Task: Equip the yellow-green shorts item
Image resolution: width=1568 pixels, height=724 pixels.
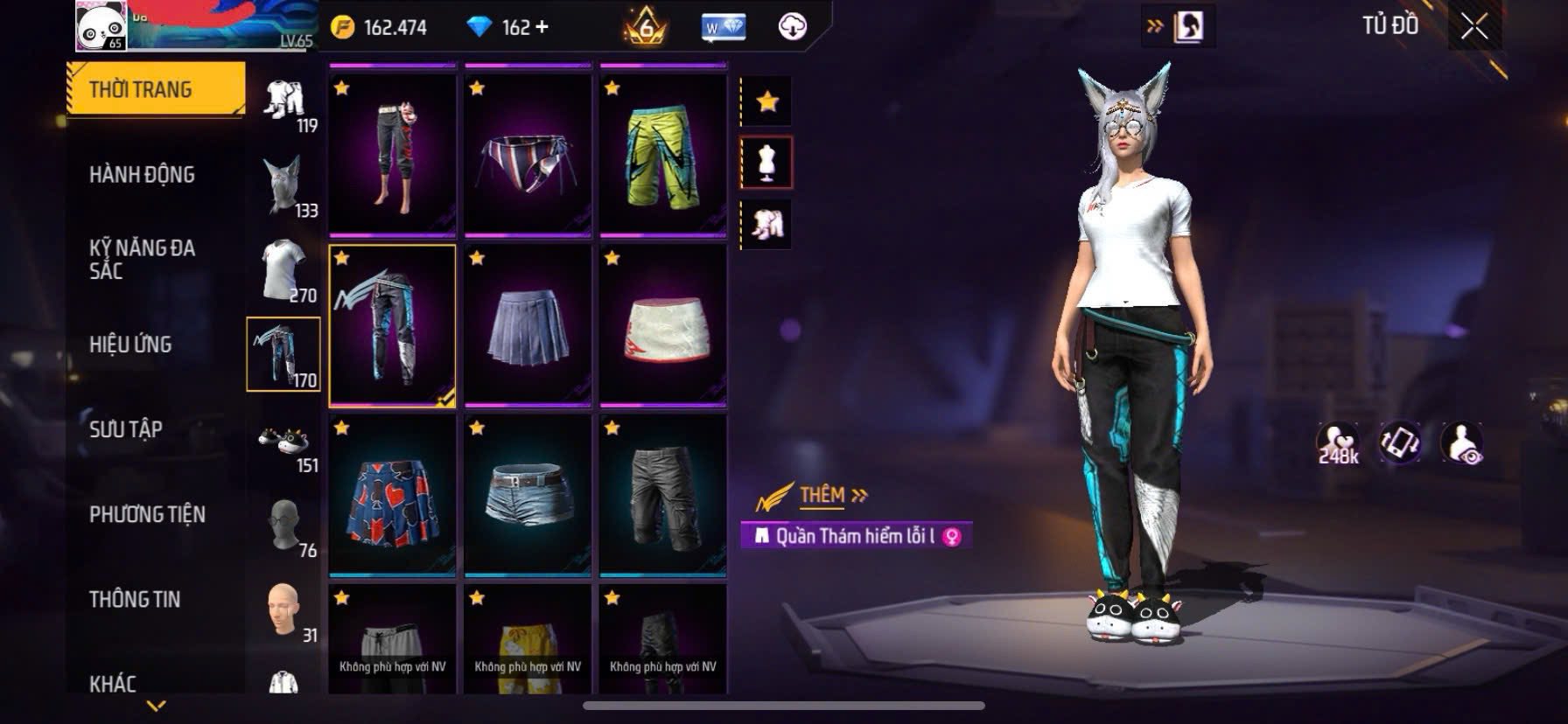Action: [662, 155]
